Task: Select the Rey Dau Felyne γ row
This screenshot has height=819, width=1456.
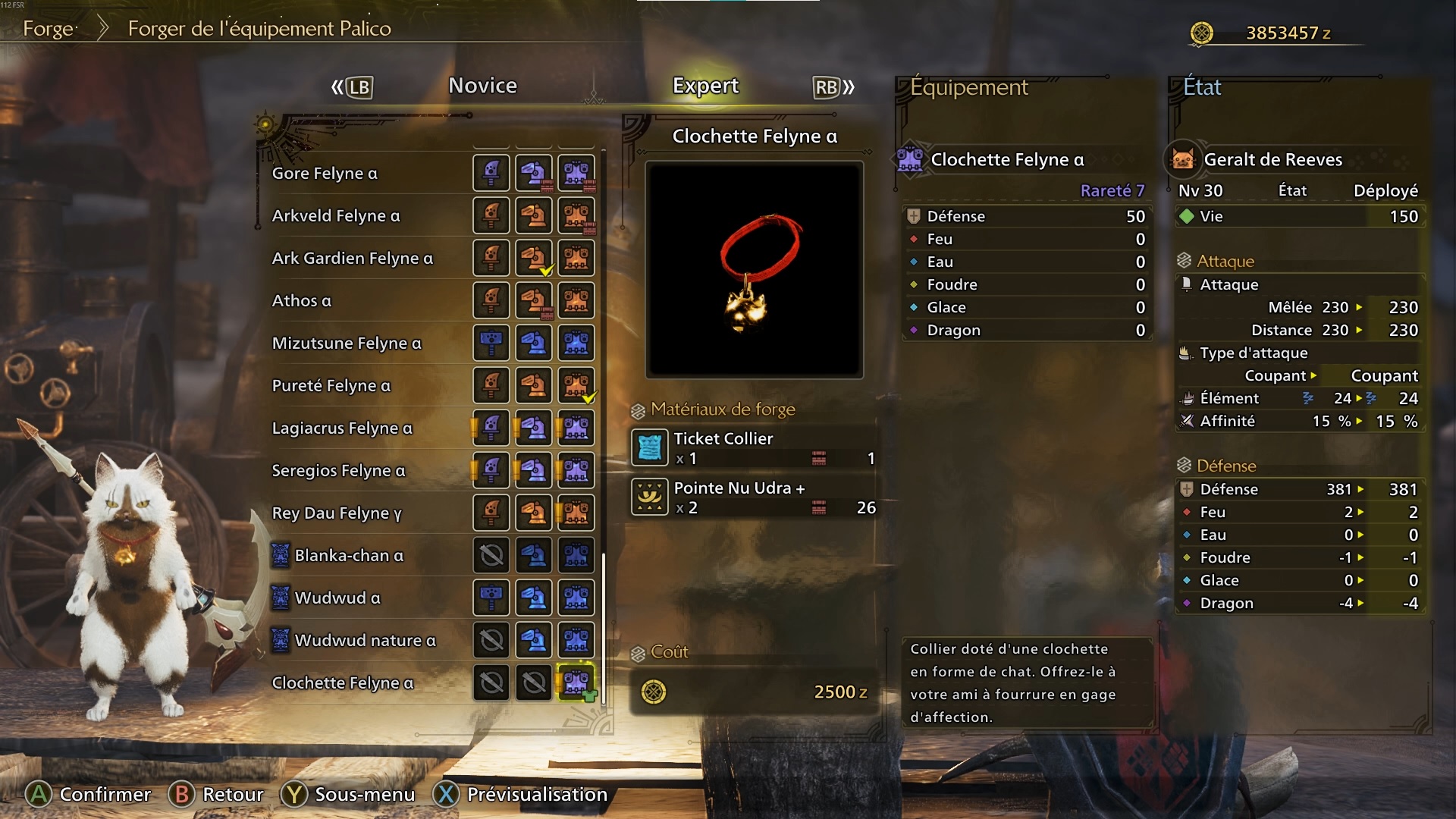Action: [x=337, y=513]
